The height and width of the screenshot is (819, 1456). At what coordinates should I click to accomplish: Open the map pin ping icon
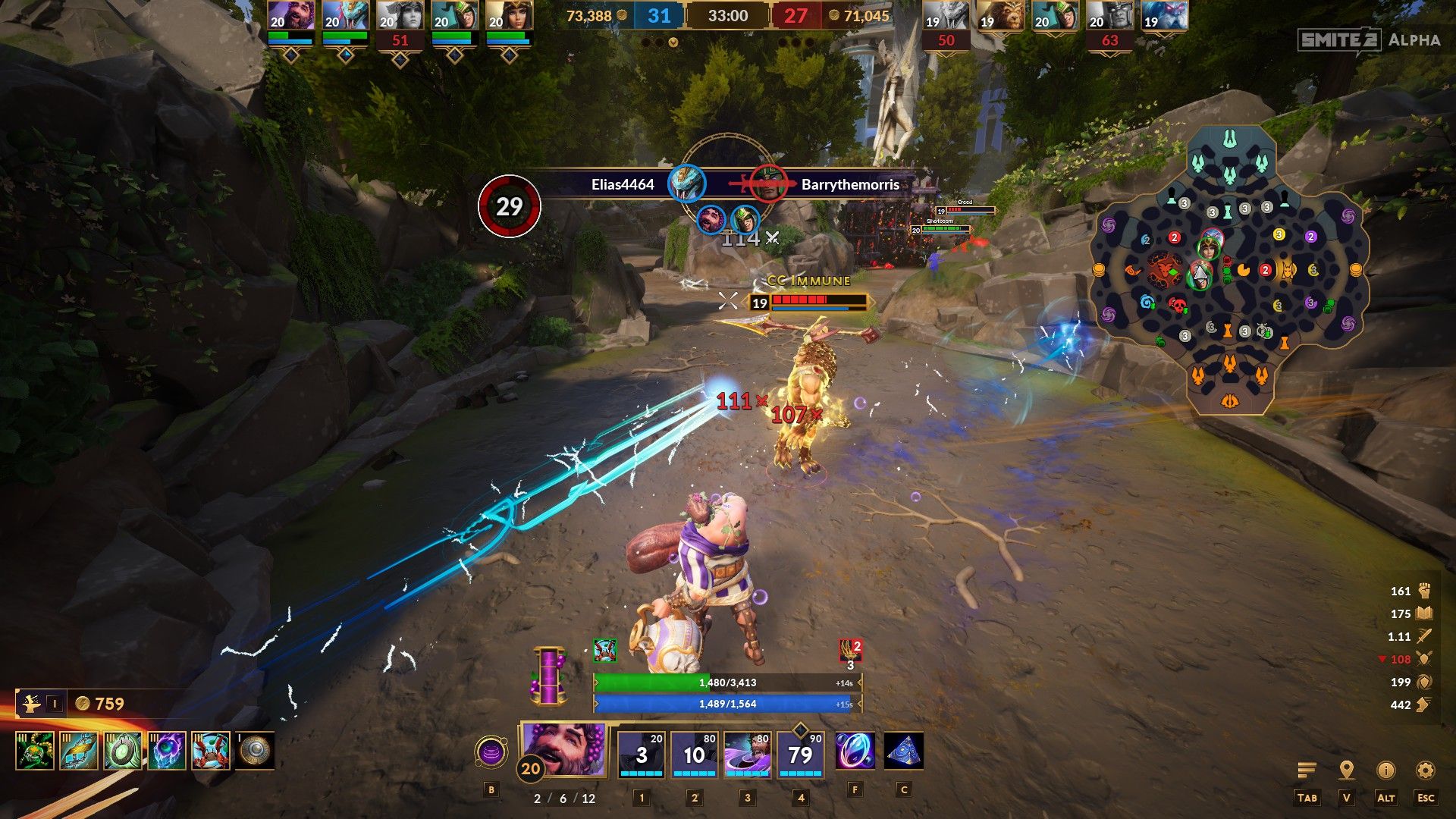[x=1347, y=770]
